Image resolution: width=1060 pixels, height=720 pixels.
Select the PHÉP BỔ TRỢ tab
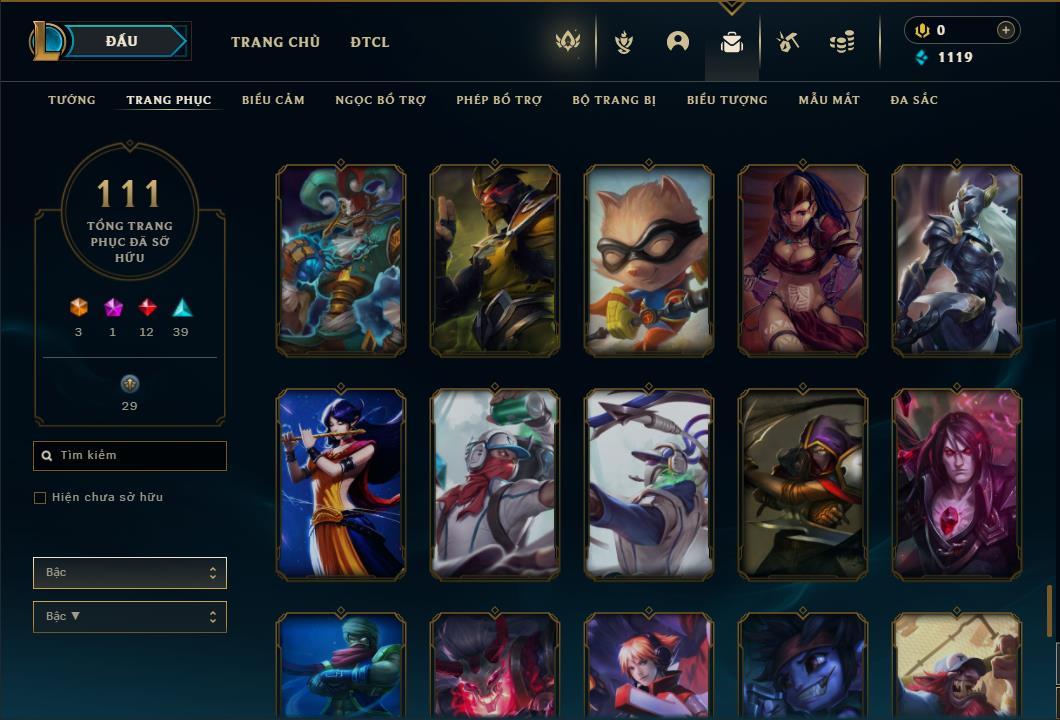coord(499,100)
